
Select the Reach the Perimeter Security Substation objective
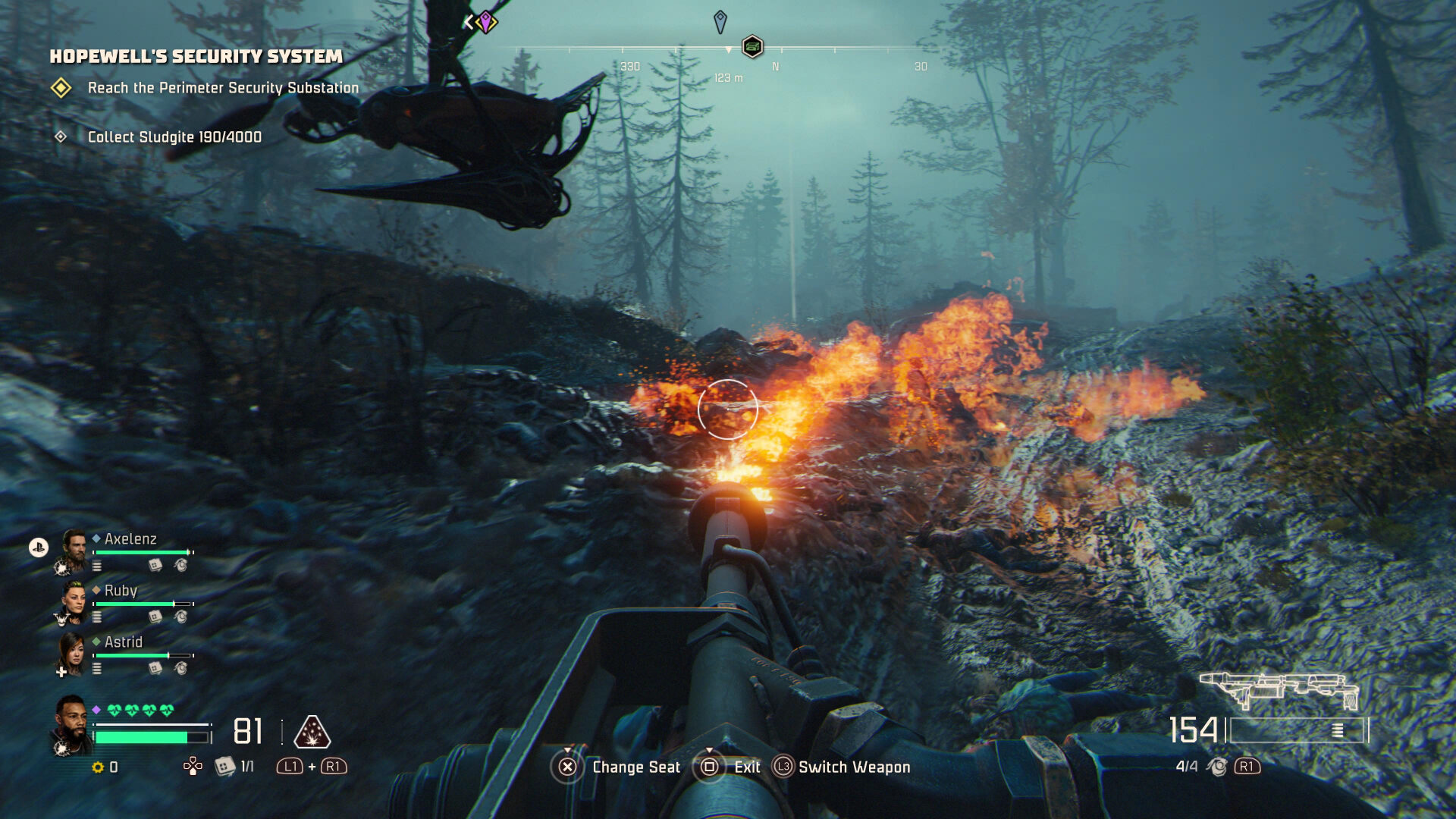pyautogui.click(x=223, y=88)
